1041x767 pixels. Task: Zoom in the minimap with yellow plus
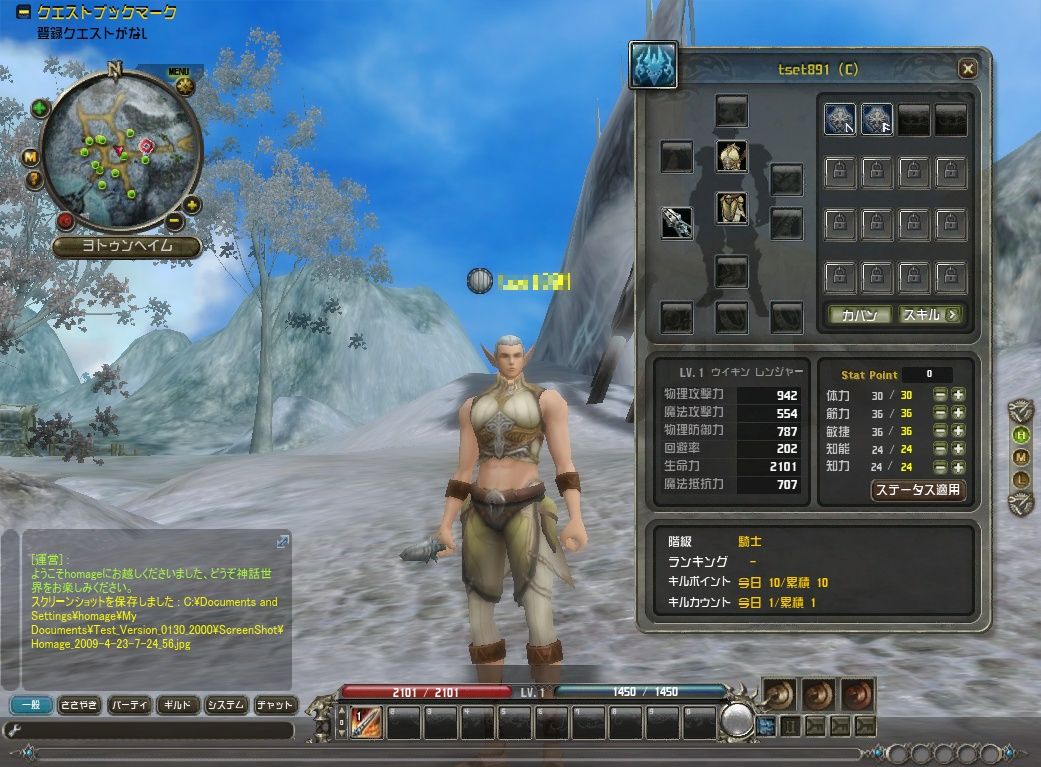tap(192, 205)
